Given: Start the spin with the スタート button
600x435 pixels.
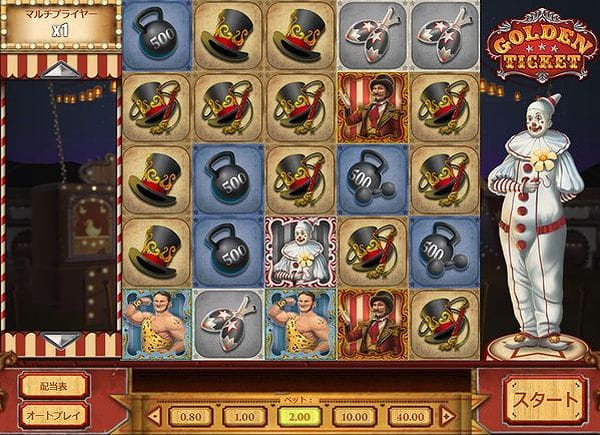Looking at the screenshot, I should [545, 400].
